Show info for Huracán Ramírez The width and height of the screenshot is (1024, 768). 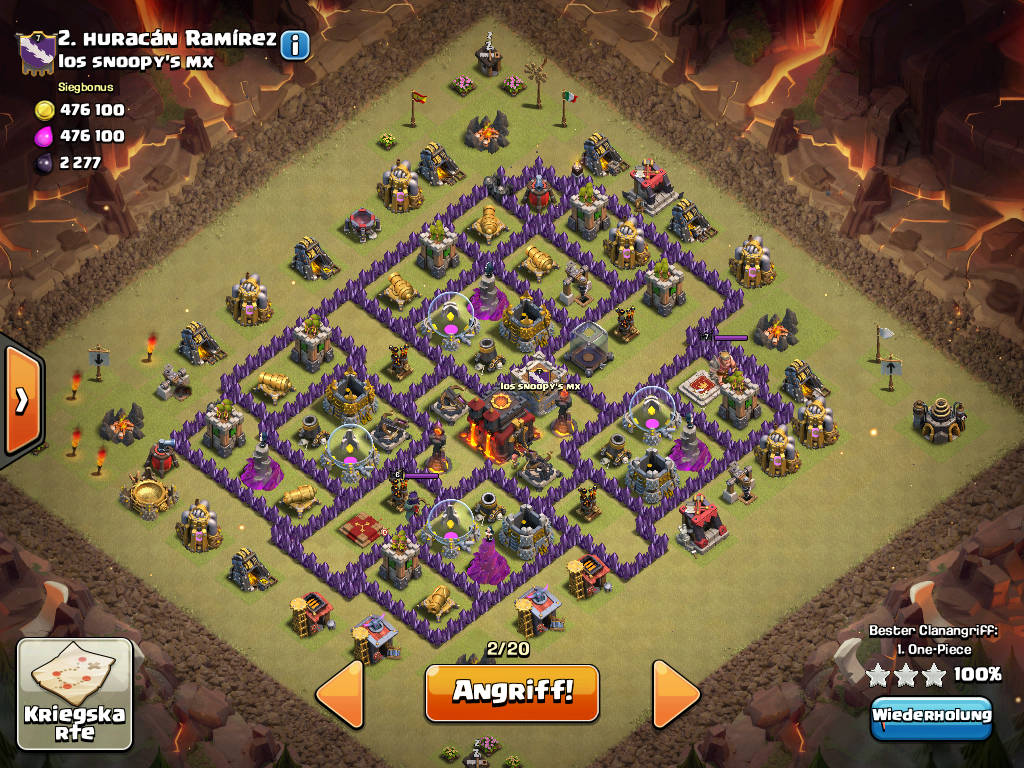coord(295,44)
